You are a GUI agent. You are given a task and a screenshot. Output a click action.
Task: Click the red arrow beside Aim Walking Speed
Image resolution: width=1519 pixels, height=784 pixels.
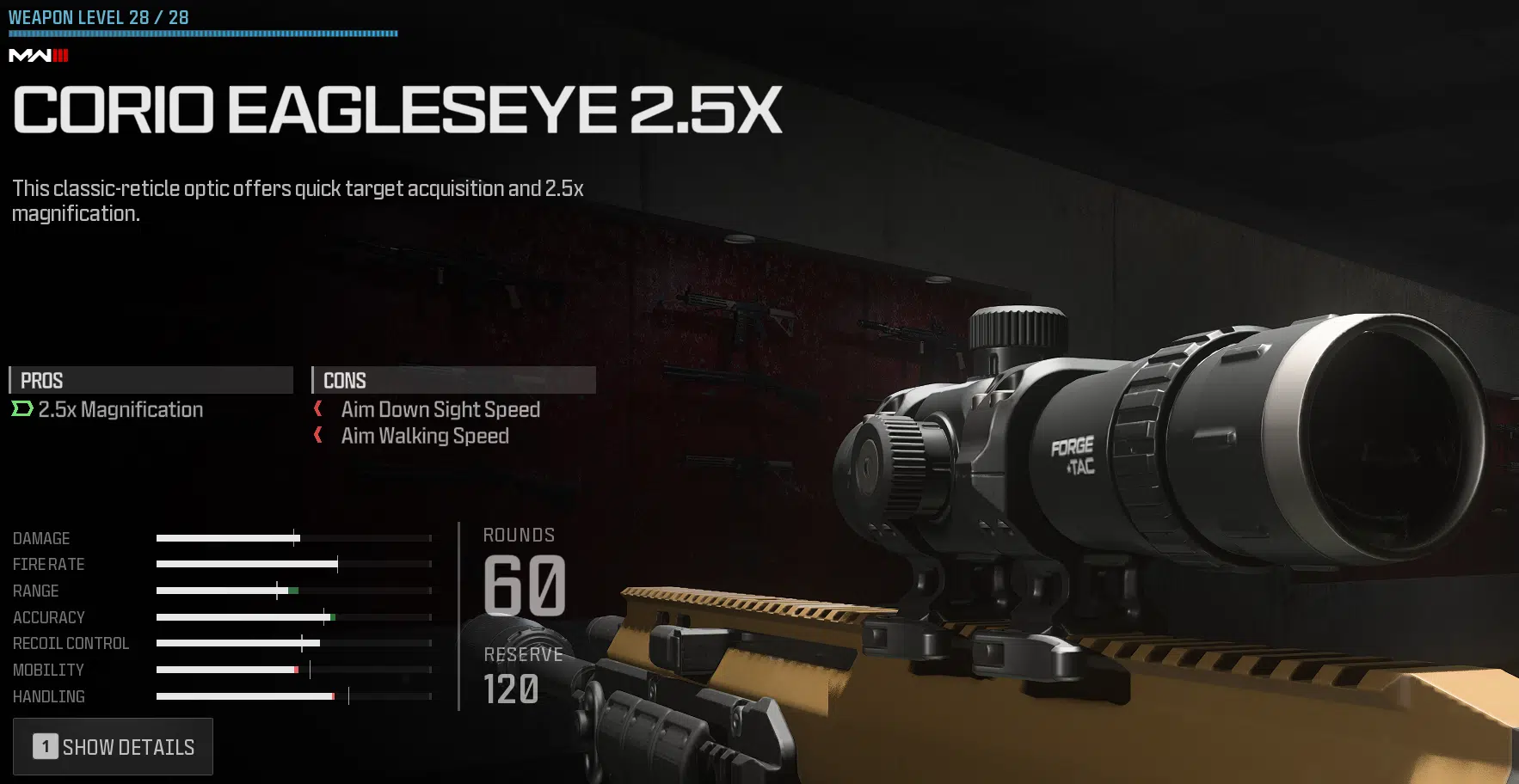pos(317,436)
